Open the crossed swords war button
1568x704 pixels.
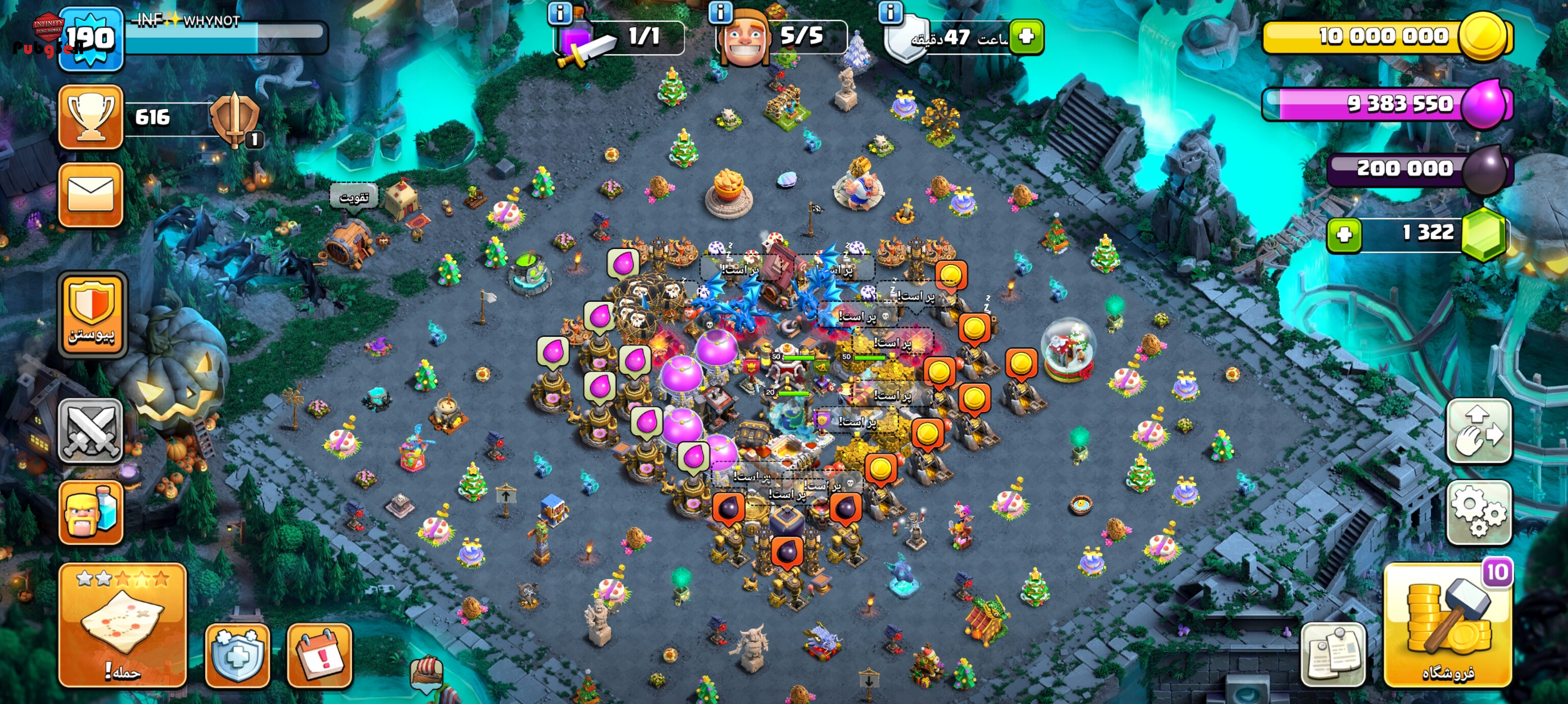pyautogui.click(x=91, y=431)
